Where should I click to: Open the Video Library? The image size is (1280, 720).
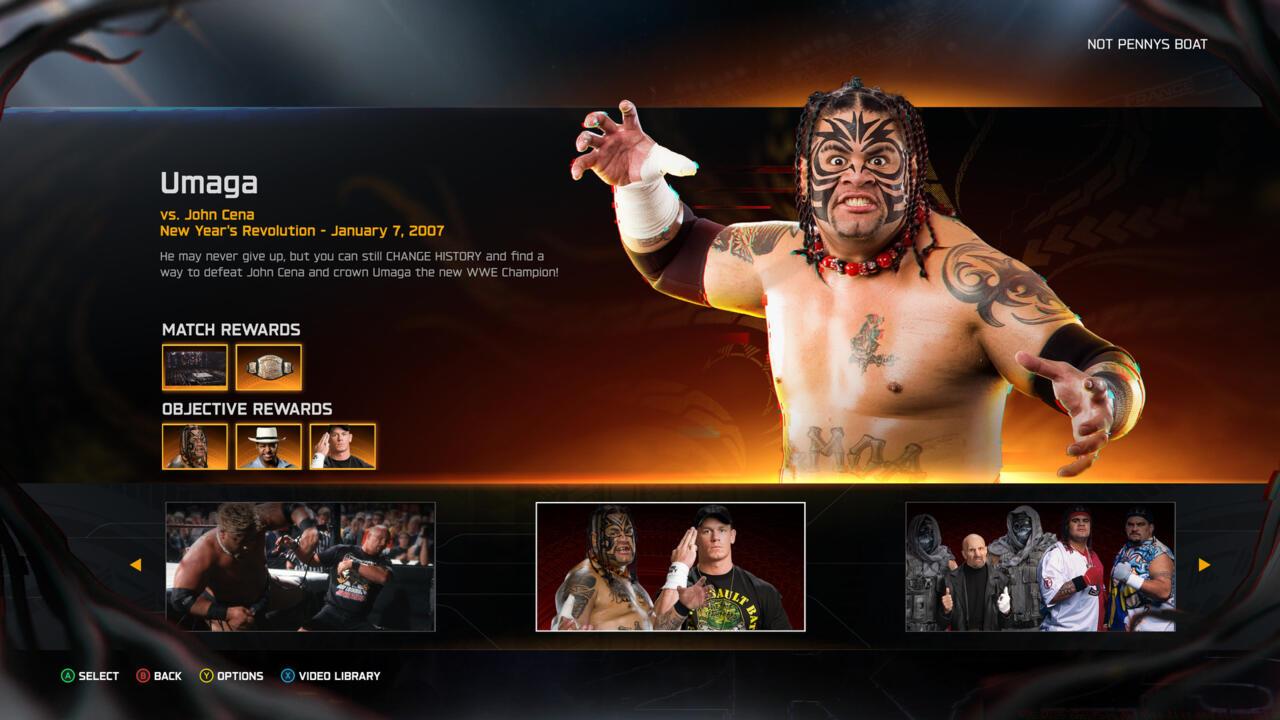339,676
